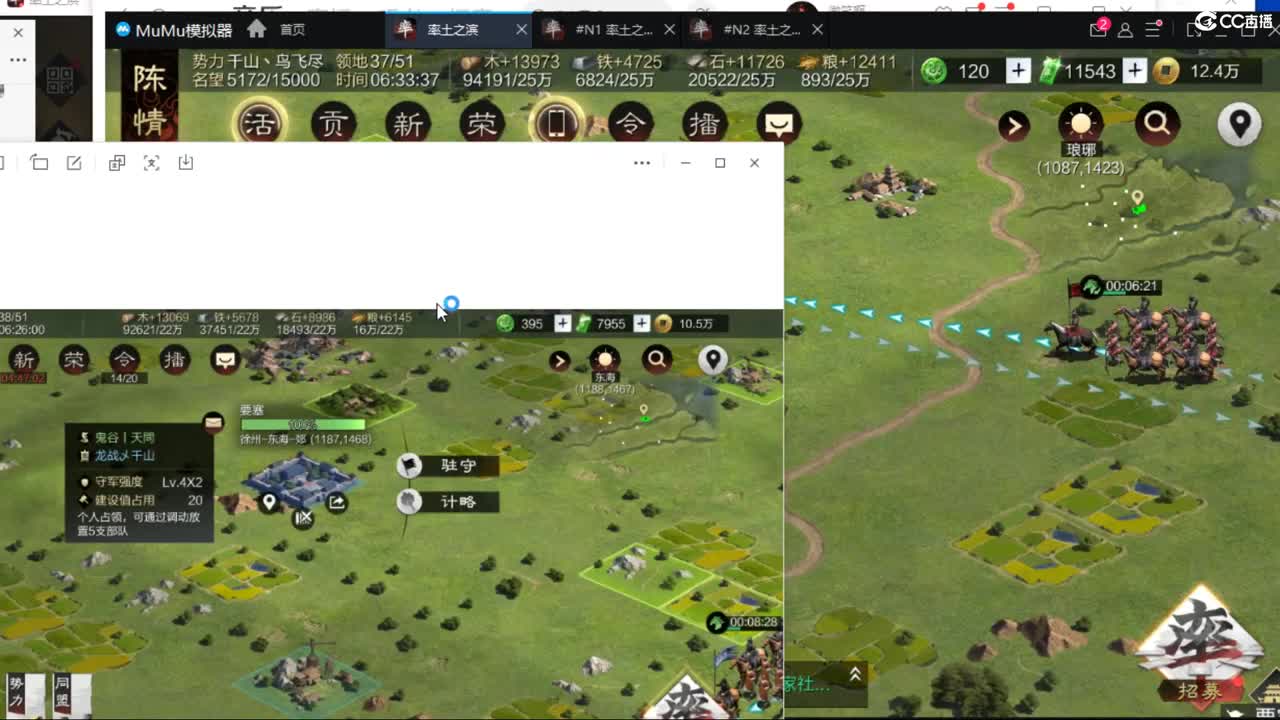This screenshot has width=1280, height=720.
Task: Click the save download icon in capture toolbar
Action: click(x=187, y=162)
